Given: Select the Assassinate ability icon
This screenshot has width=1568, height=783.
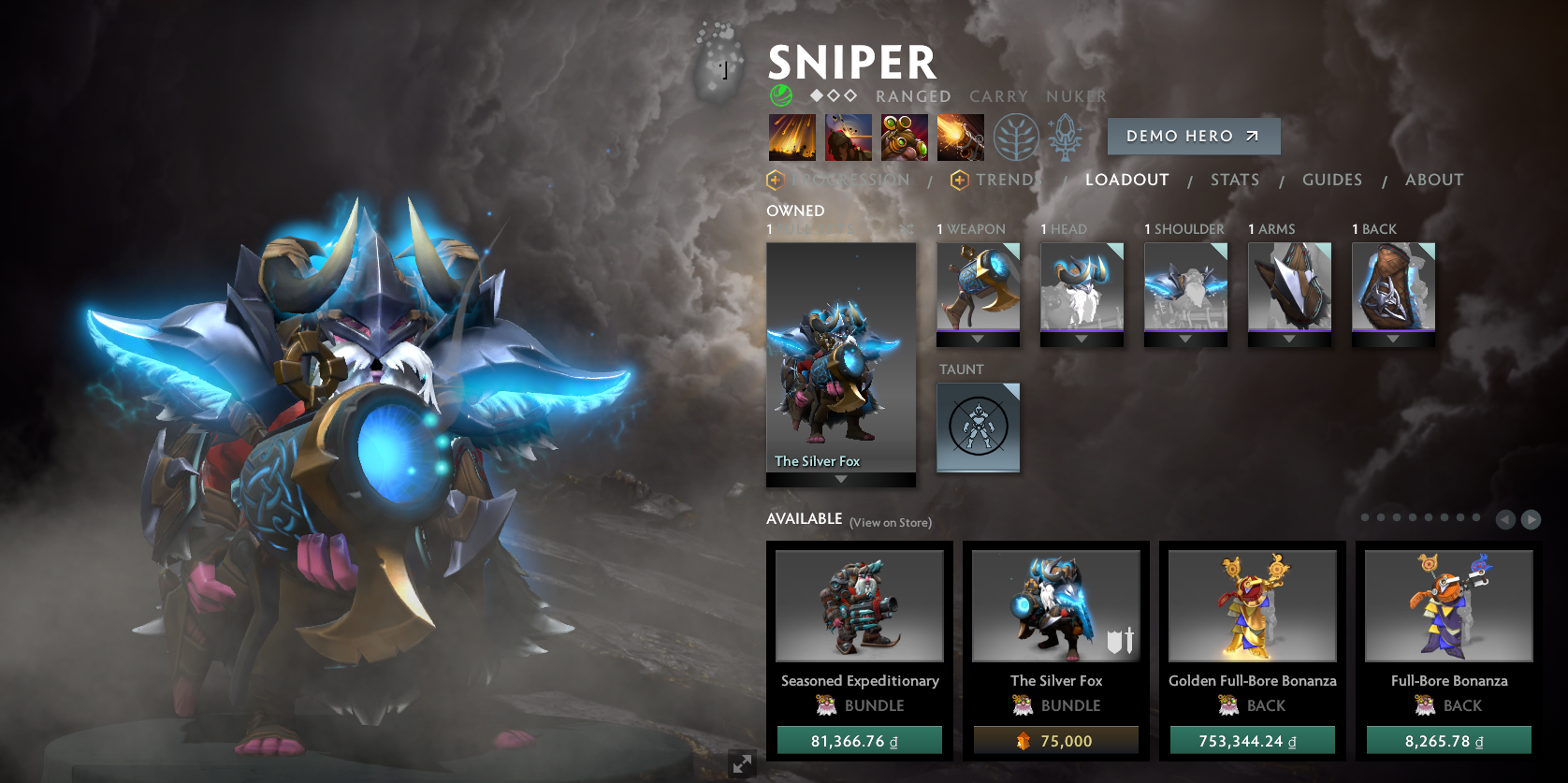Looking at the screenshot, I should 960,138.
